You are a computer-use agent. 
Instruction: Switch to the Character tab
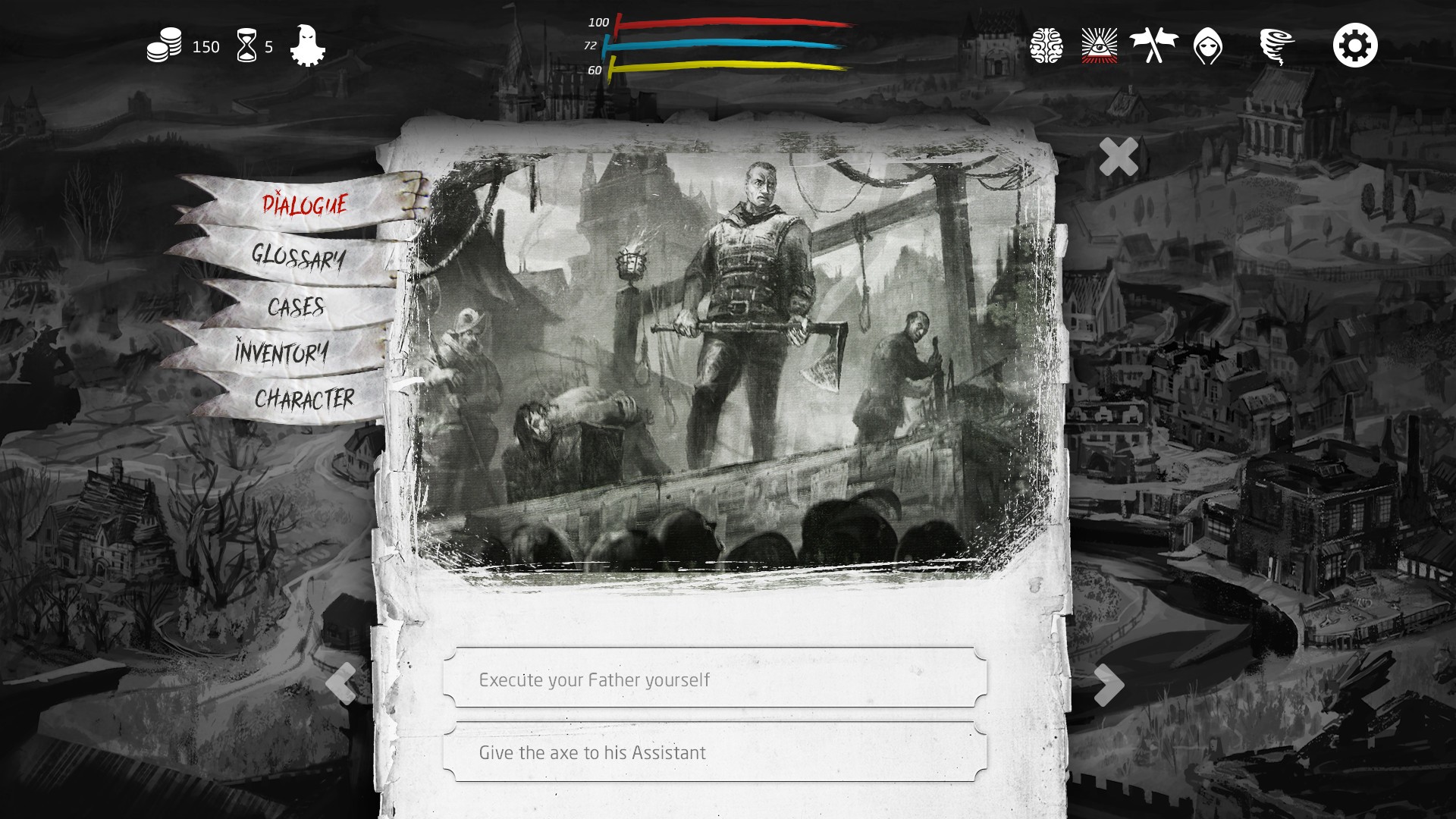[306, 397]
